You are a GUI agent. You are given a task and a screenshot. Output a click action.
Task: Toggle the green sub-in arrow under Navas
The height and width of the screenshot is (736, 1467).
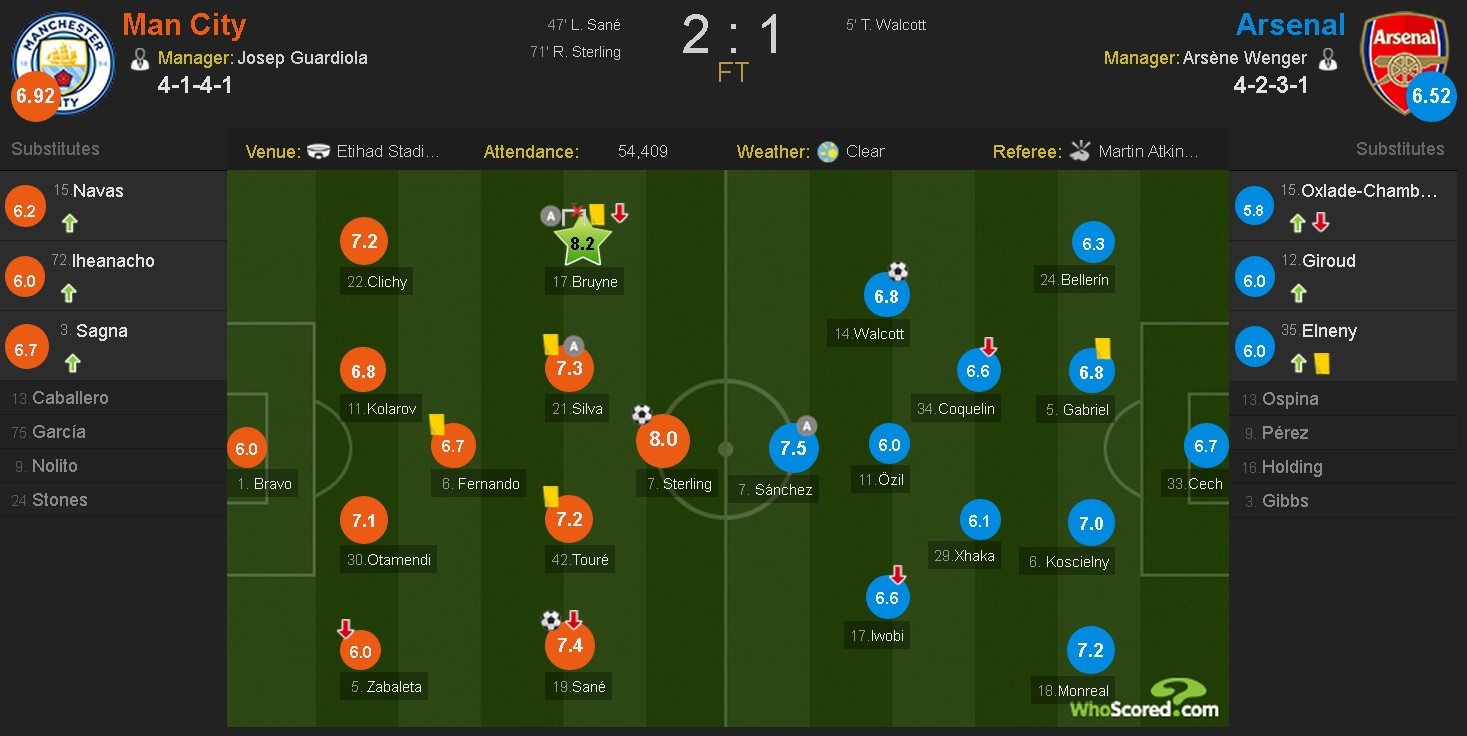click(69, 224)
